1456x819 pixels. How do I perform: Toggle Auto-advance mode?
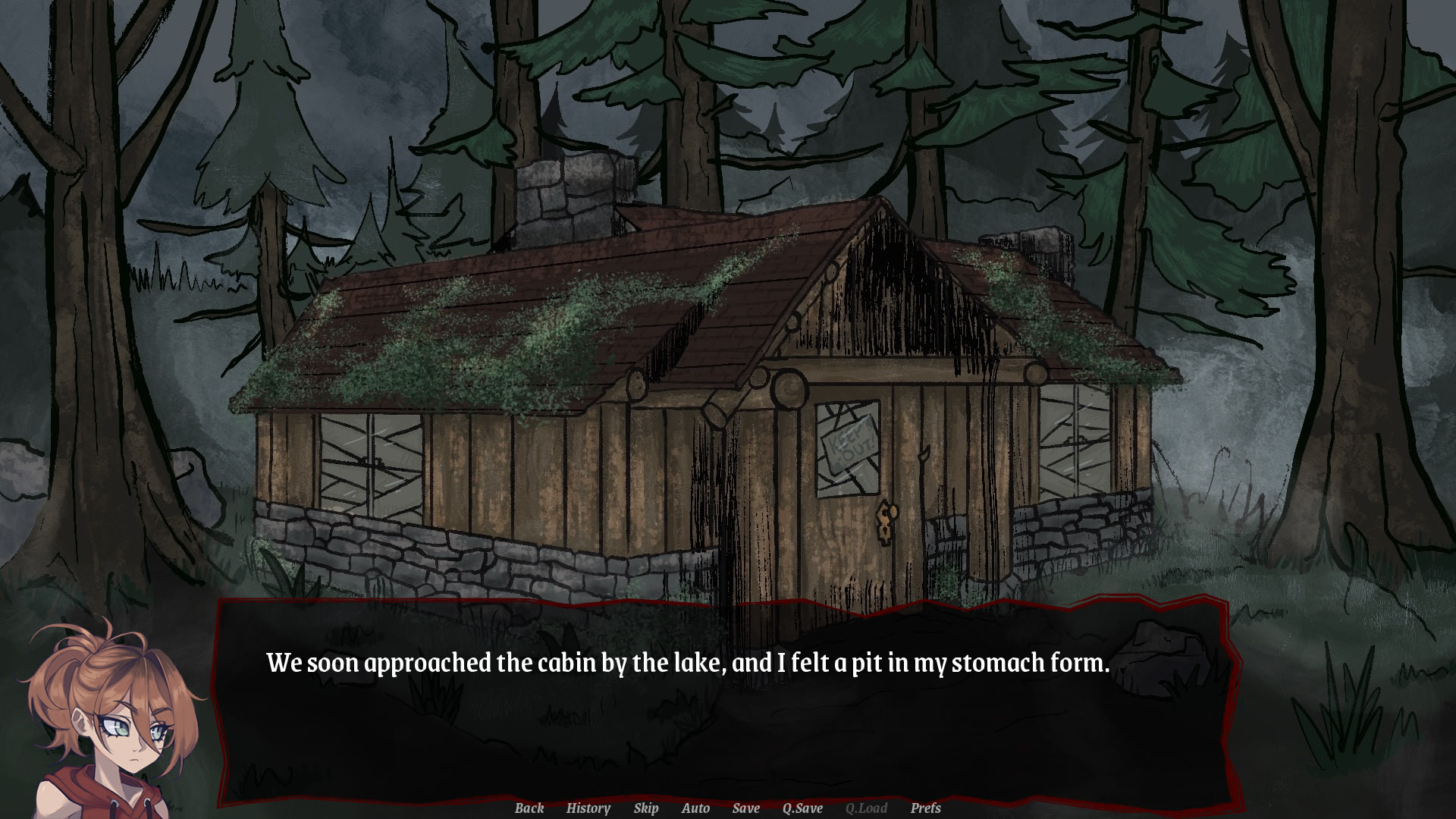click(x=695, y=808)
